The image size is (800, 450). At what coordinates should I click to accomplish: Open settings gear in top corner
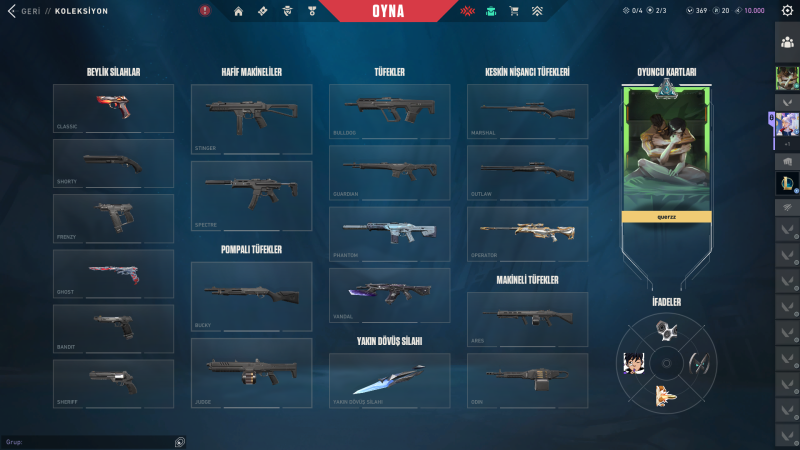pyautogui.click(x=787, y=11)
